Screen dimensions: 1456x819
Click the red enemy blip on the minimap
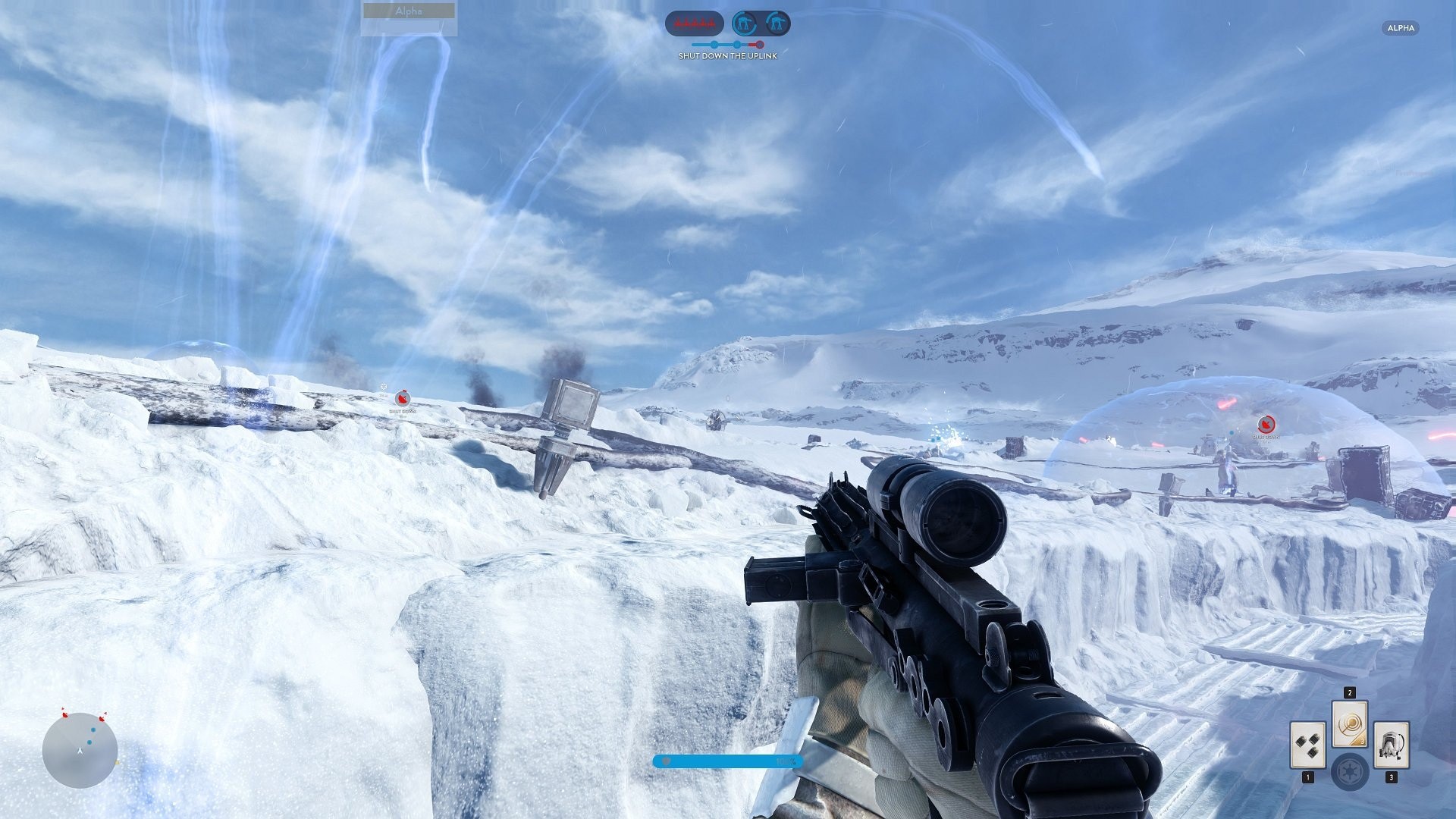(x=65, y=715)
